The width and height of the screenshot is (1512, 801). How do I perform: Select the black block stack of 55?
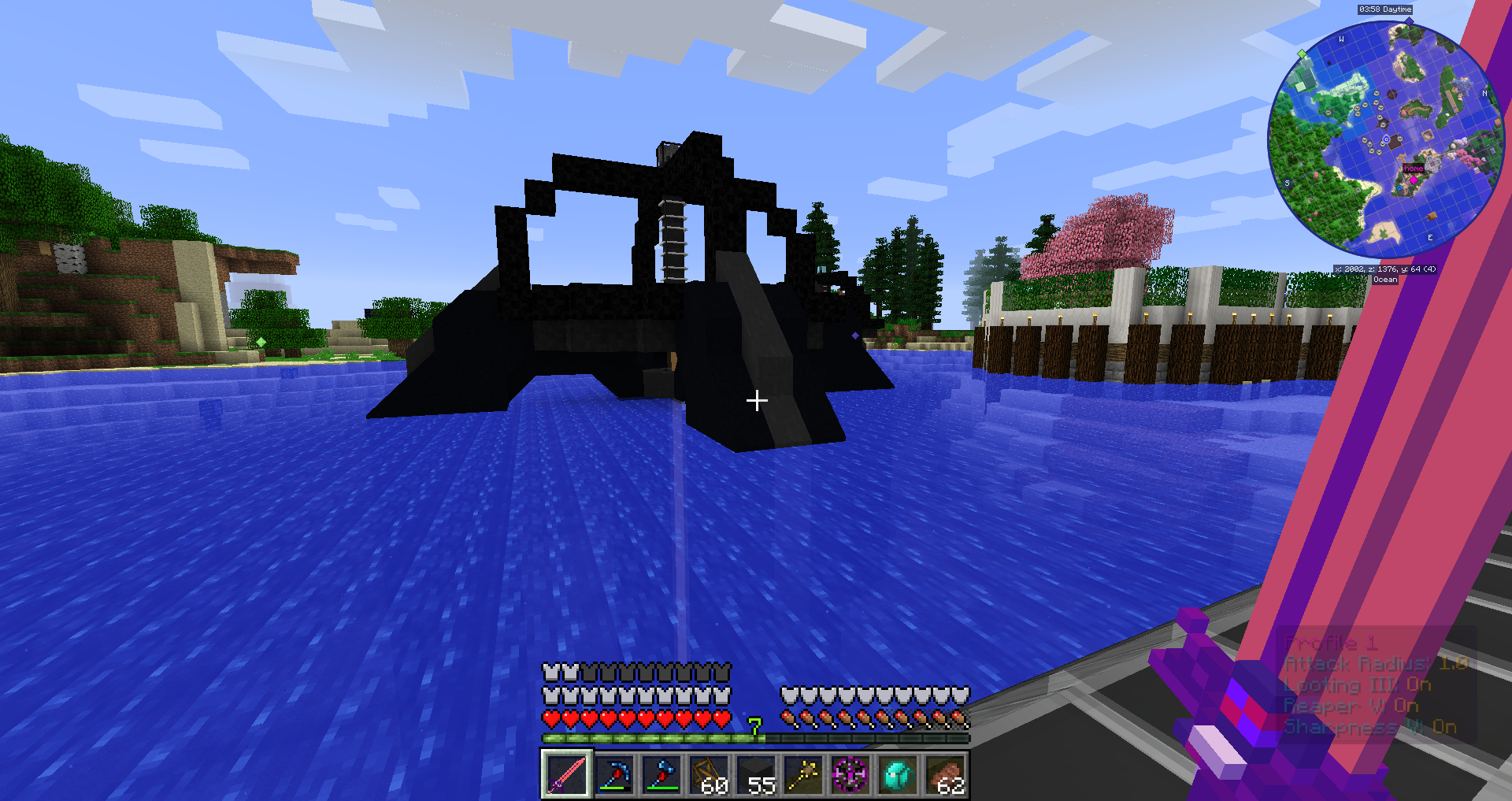755,774
